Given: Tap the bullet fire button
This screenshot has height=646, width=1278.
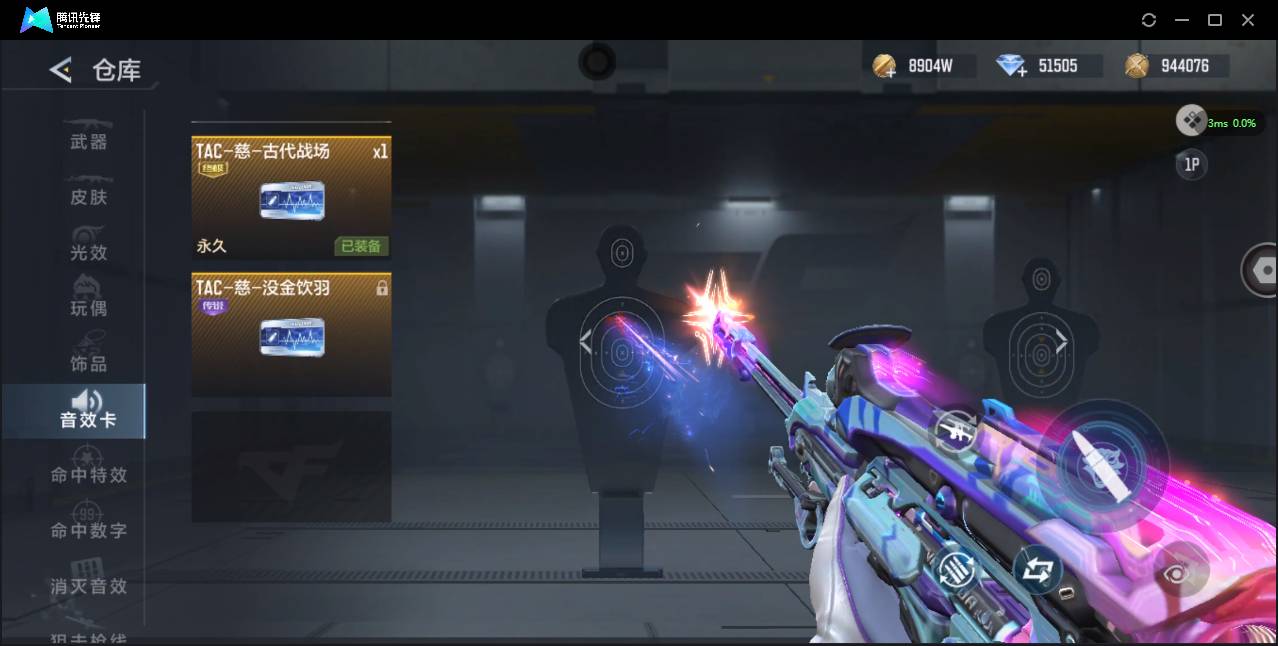Looking at the screenshot, I should [x=1103, y=465].
